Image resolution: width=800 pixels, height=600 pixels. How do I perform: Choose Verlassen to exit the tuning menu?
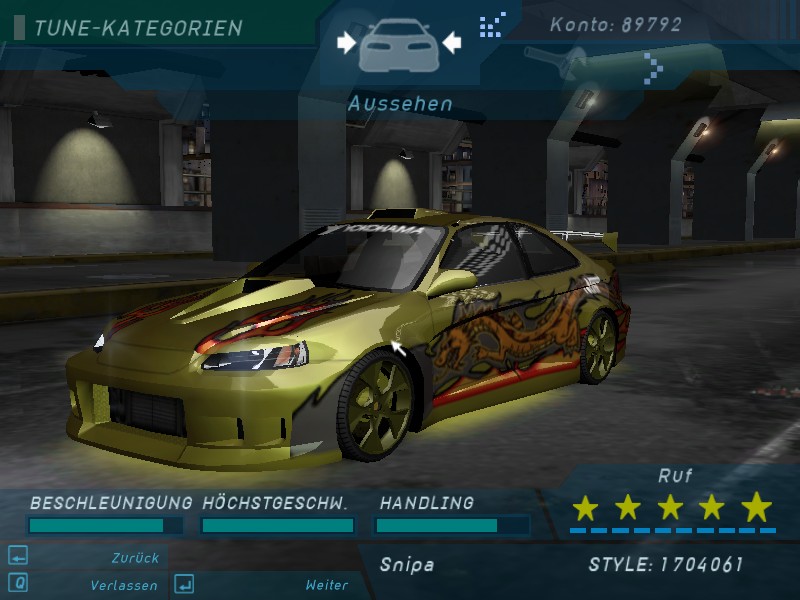click(x=123, y=585)
